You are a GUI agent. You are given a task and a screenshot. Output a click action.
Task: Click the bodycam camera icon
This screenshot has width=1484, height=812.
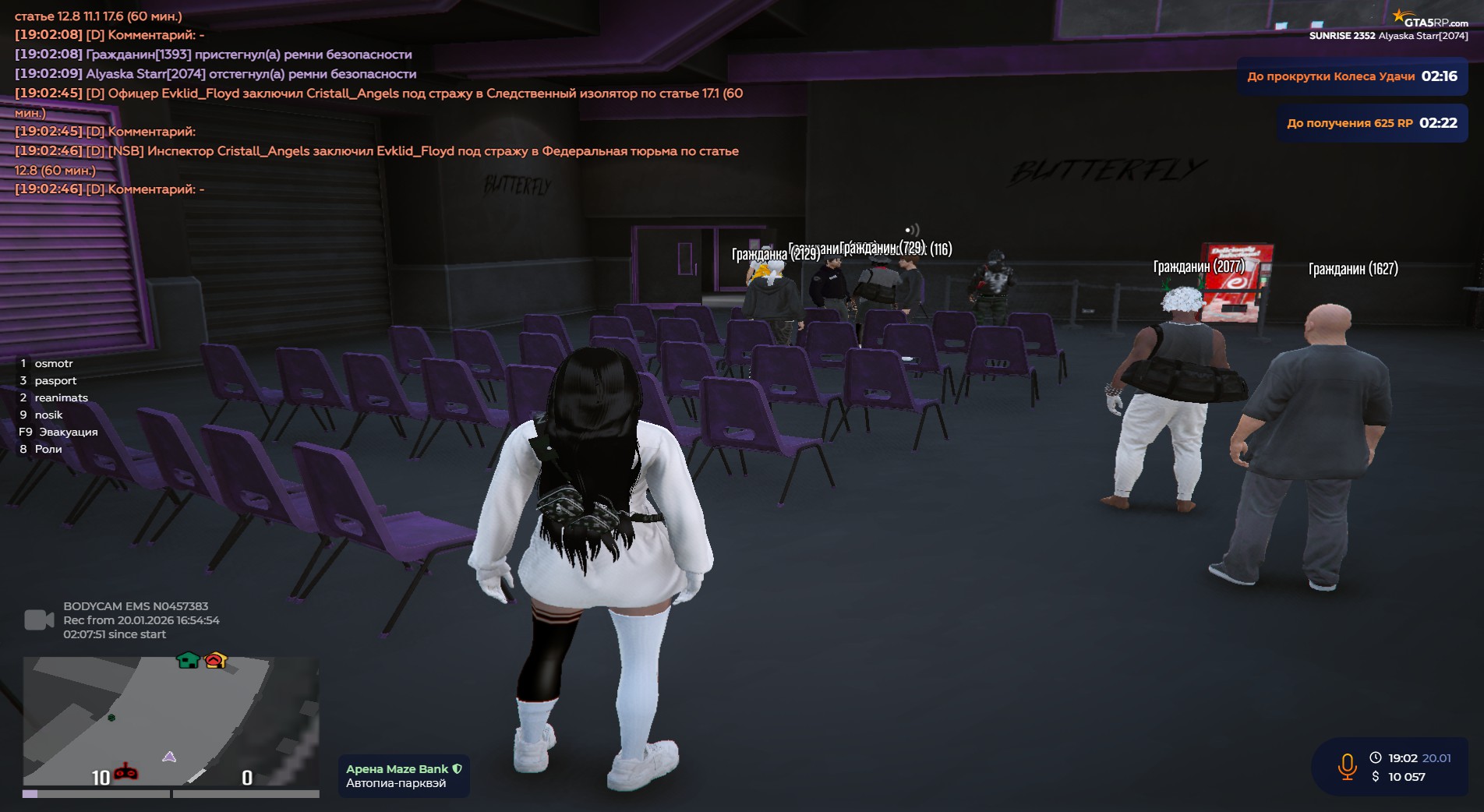(x=39, y=620)
